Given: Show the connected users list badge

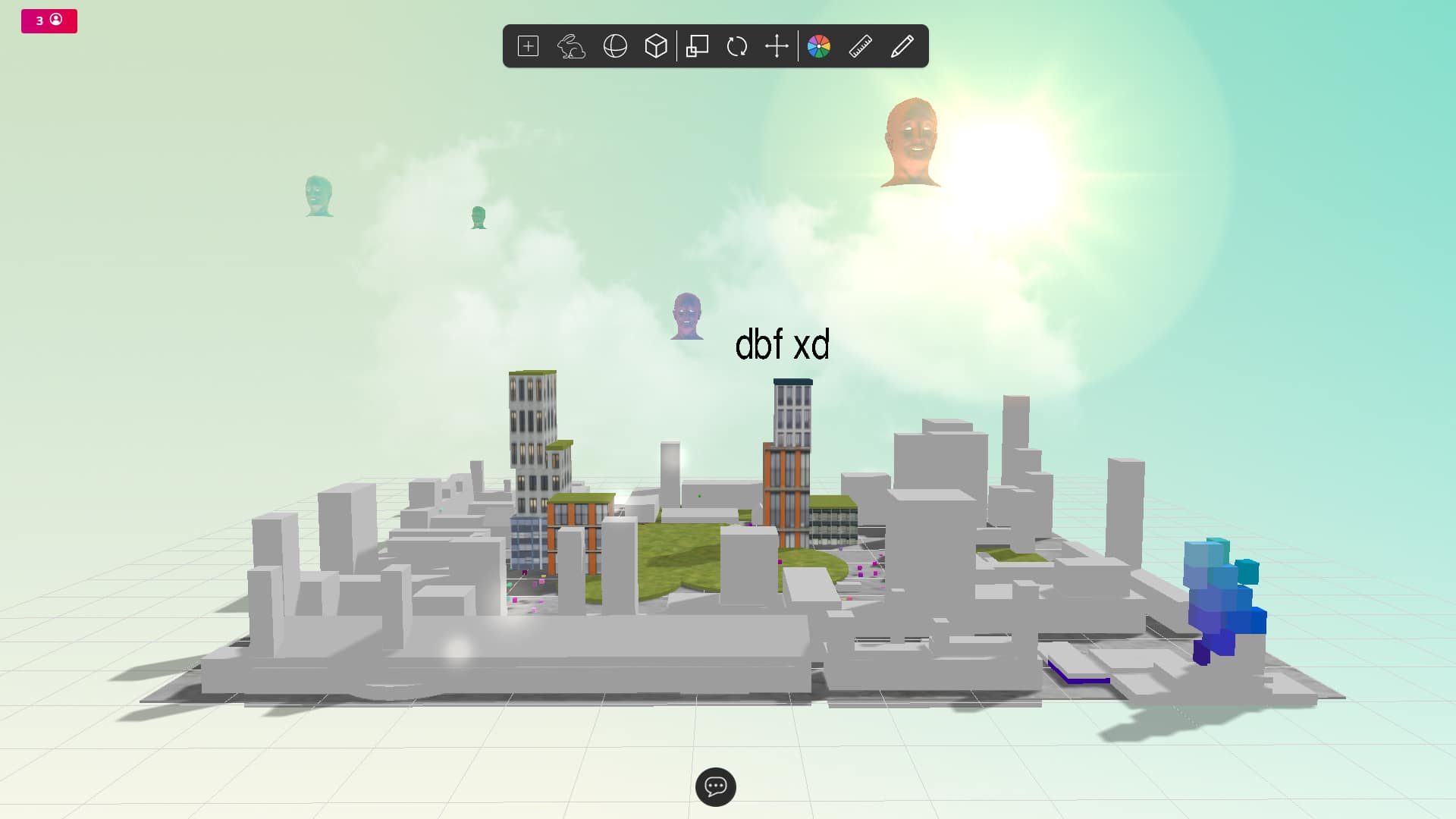Looking at the screenshot, I should 49,20.
